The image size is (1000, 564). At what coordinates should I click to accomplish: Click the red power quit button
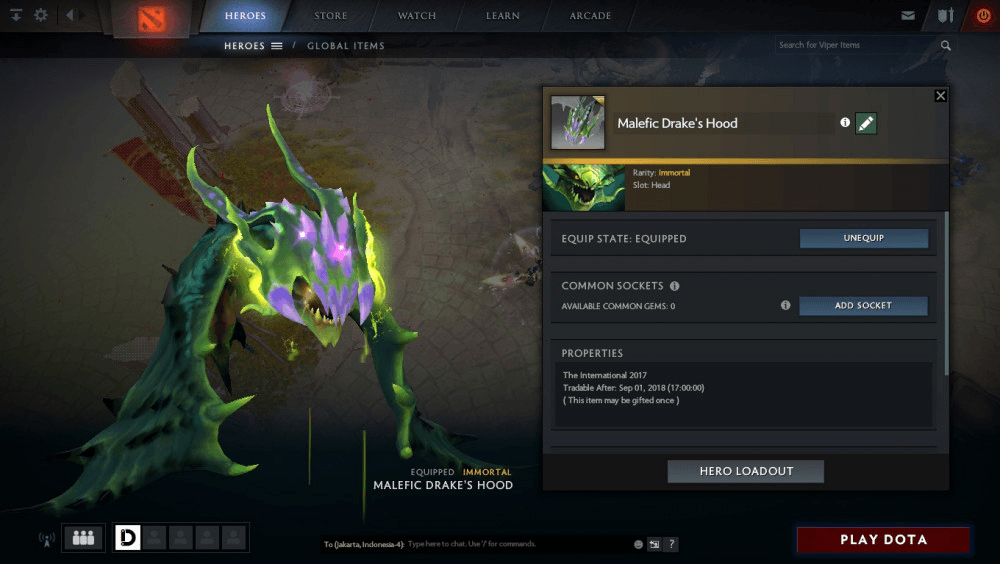coord(982,16)
